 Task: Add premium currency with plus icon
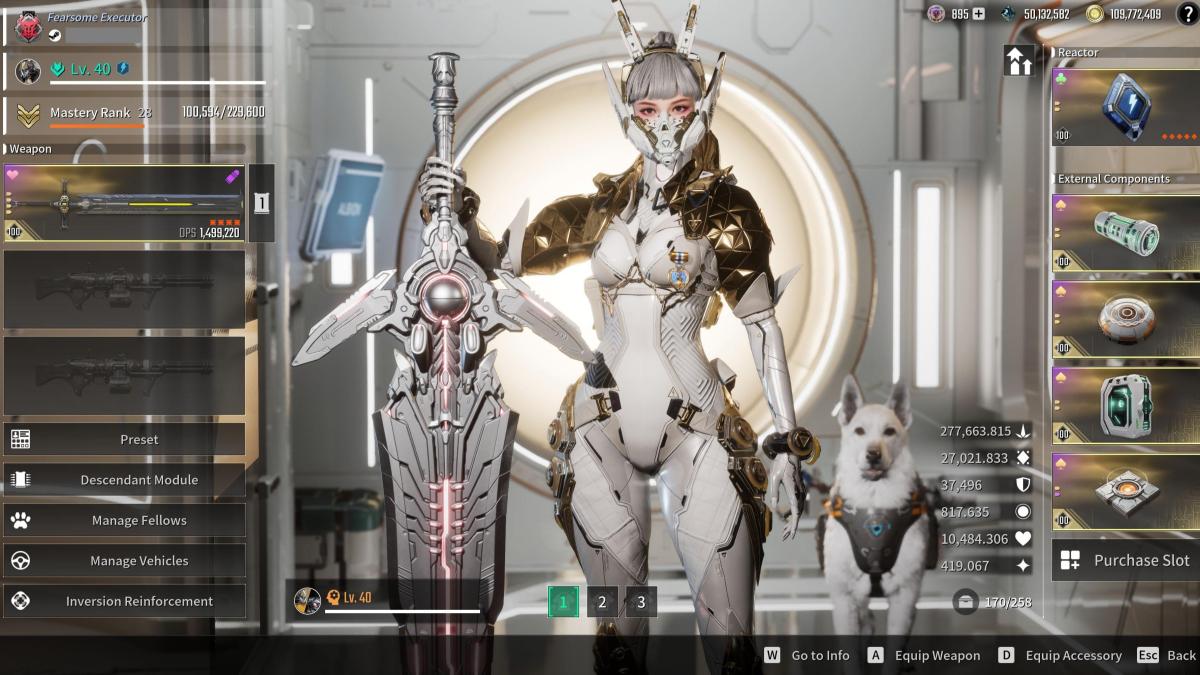tap(979, 14)
